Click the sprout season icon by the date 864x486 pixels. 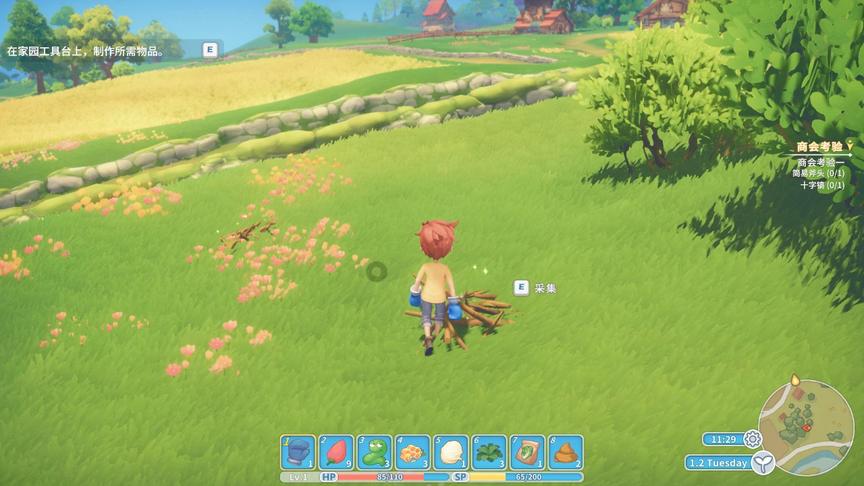coord(763,462)
